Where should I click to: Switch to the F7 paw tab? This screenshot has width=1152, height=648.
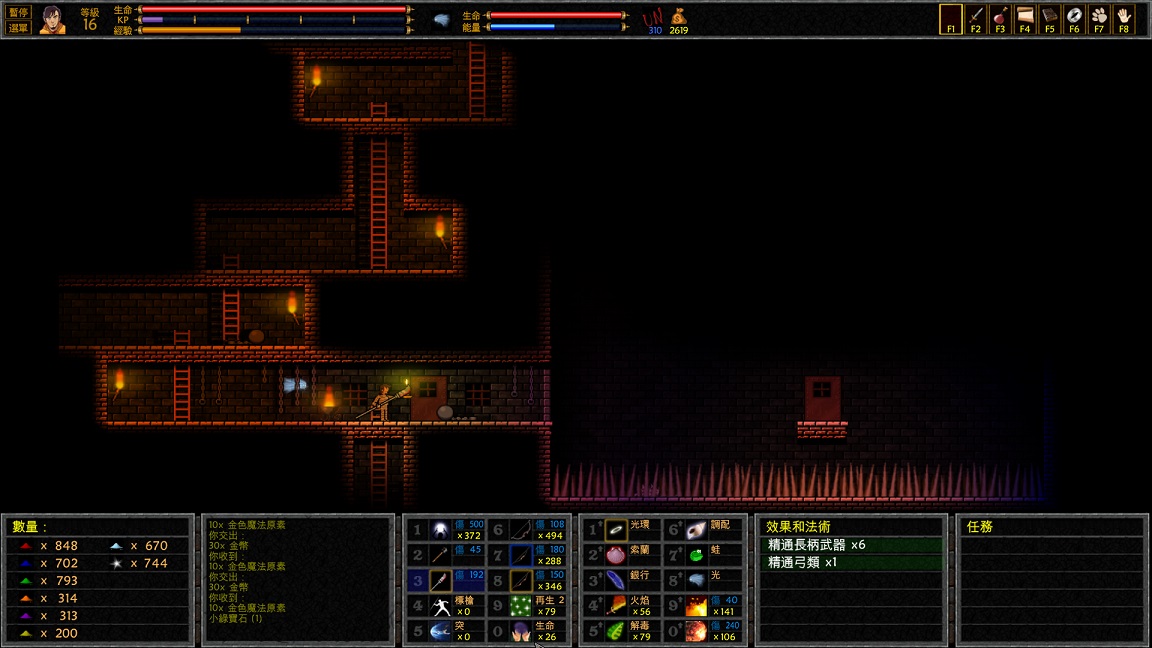pos(1099,19)
